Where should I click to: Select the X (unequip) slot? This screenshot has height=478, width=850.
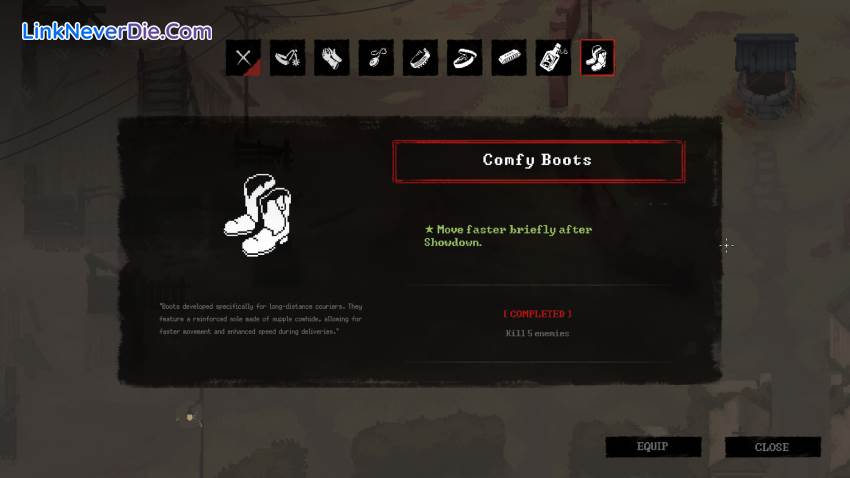(243, 58)
